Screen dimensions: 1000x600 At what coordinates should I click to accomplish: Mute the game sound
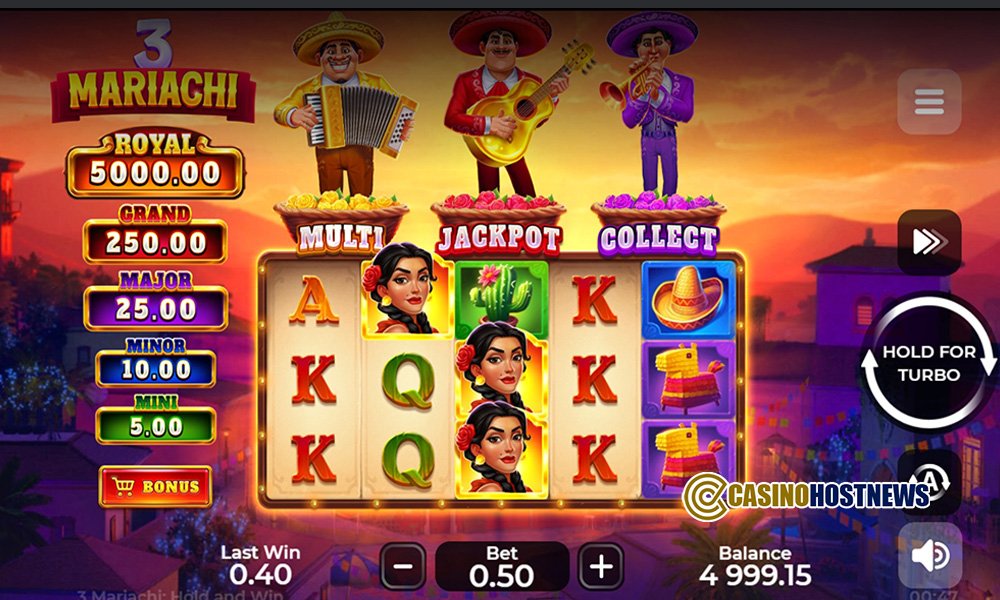coord(929,556)
